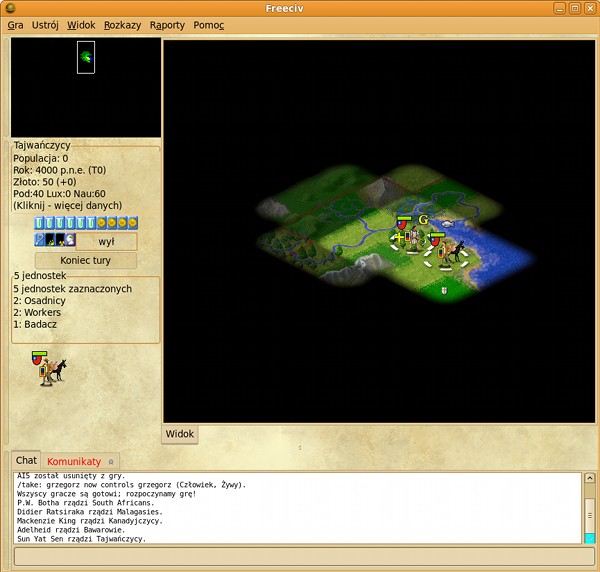End the turn with Koniec tury
Image resolution: width=600 pixels, height=572 pixels.
click(85, 260)
